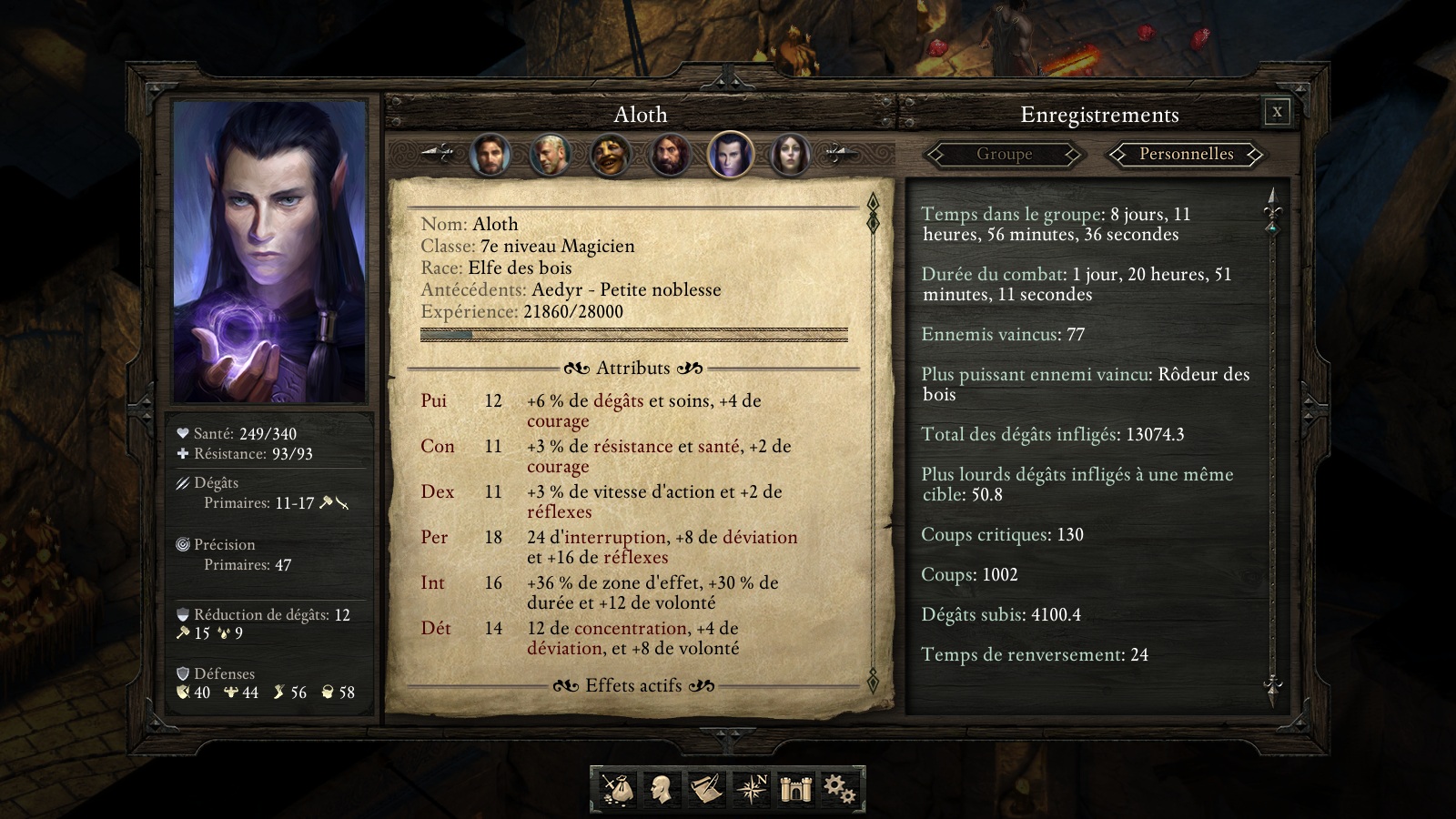Select the long-bearded dark-haired man portrait
The height and width of the screenshot is (819, 1456).
coord(670,155)
